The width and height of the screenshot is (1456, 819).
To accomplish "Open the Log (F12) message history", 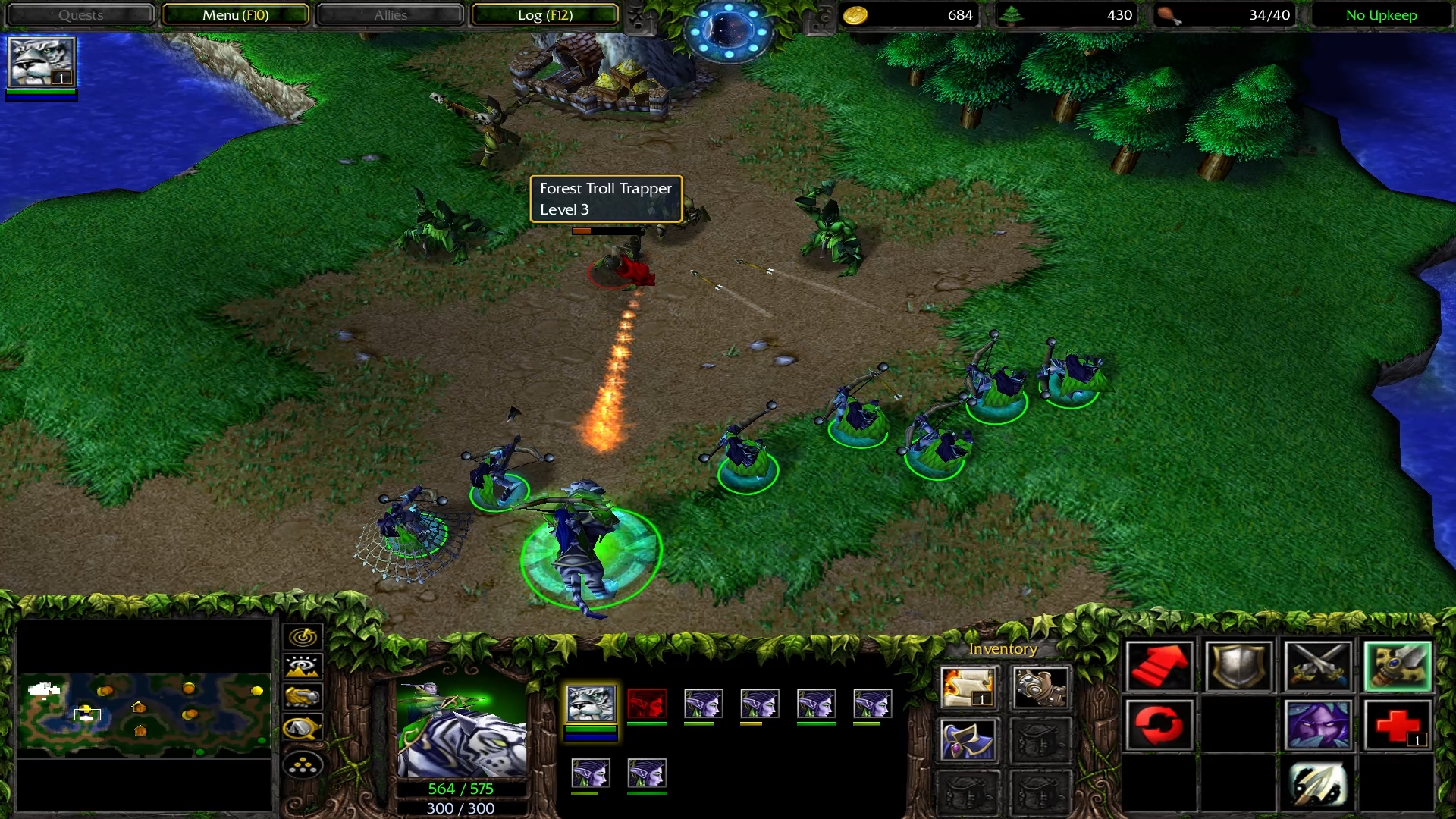I will 544,15.
